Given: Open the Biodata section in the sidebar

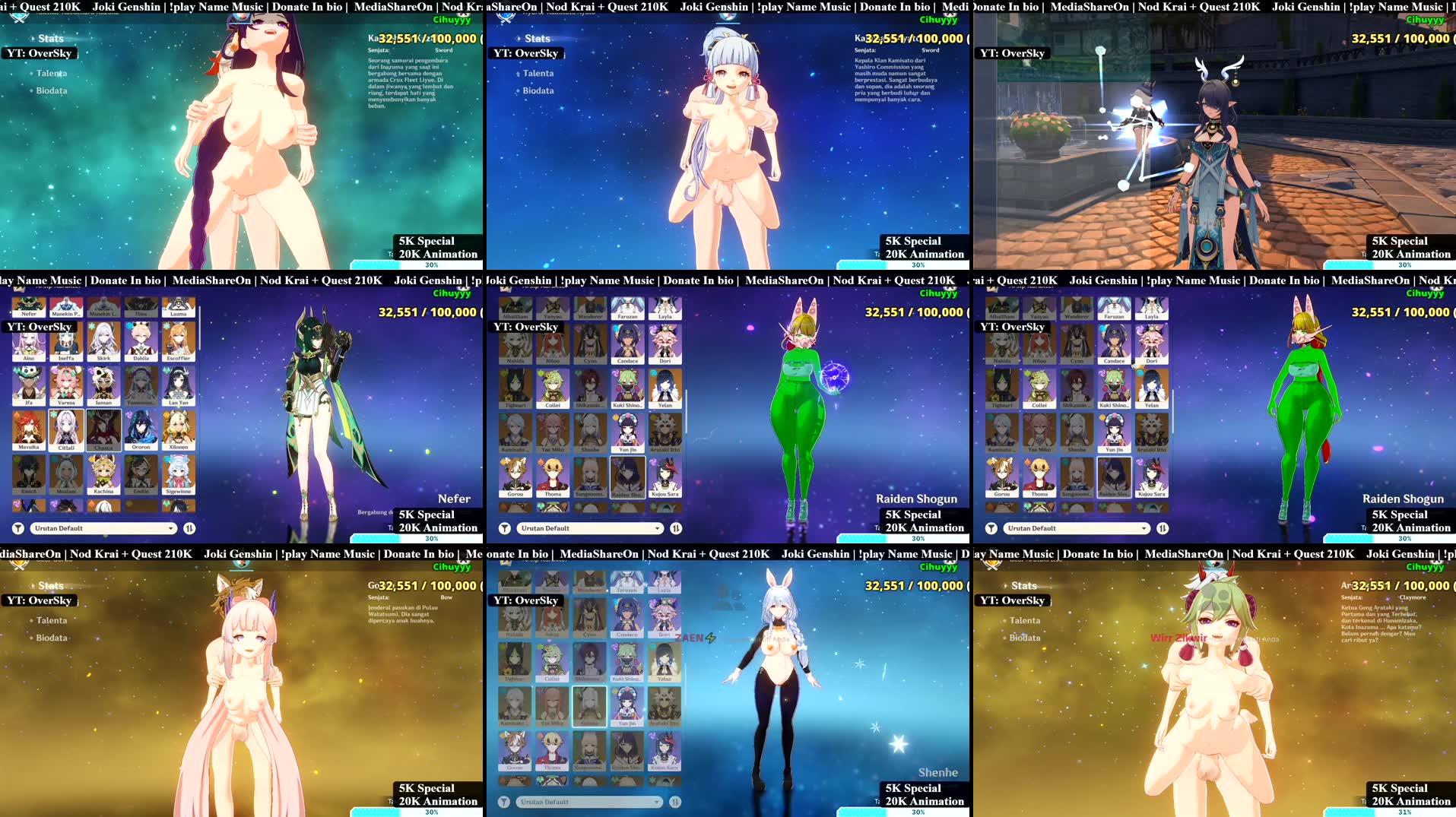Looking at the screenshot, I should 49,90.
